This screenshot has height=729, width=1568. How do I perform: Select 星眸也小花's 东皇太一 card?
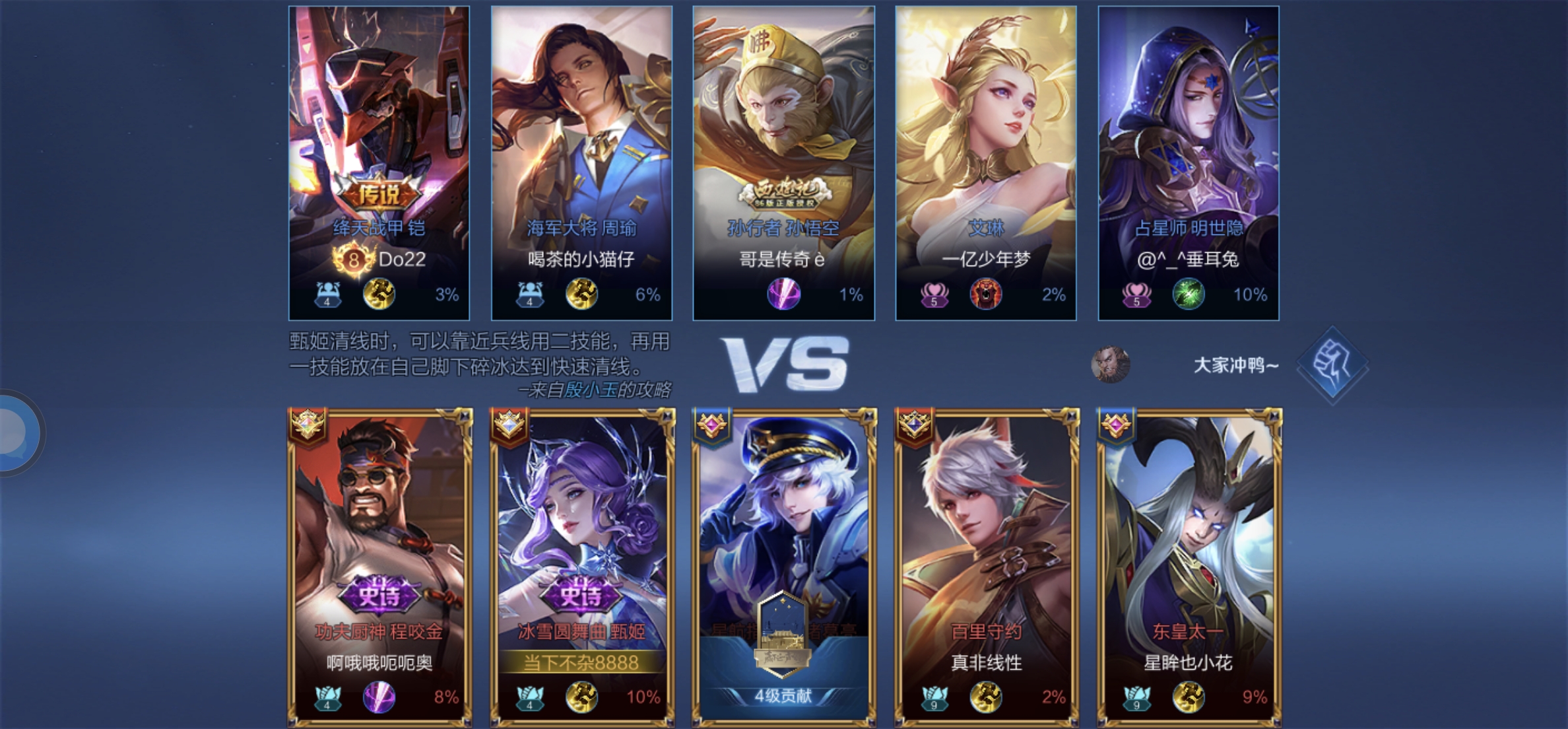click(x=1189, y=567)
